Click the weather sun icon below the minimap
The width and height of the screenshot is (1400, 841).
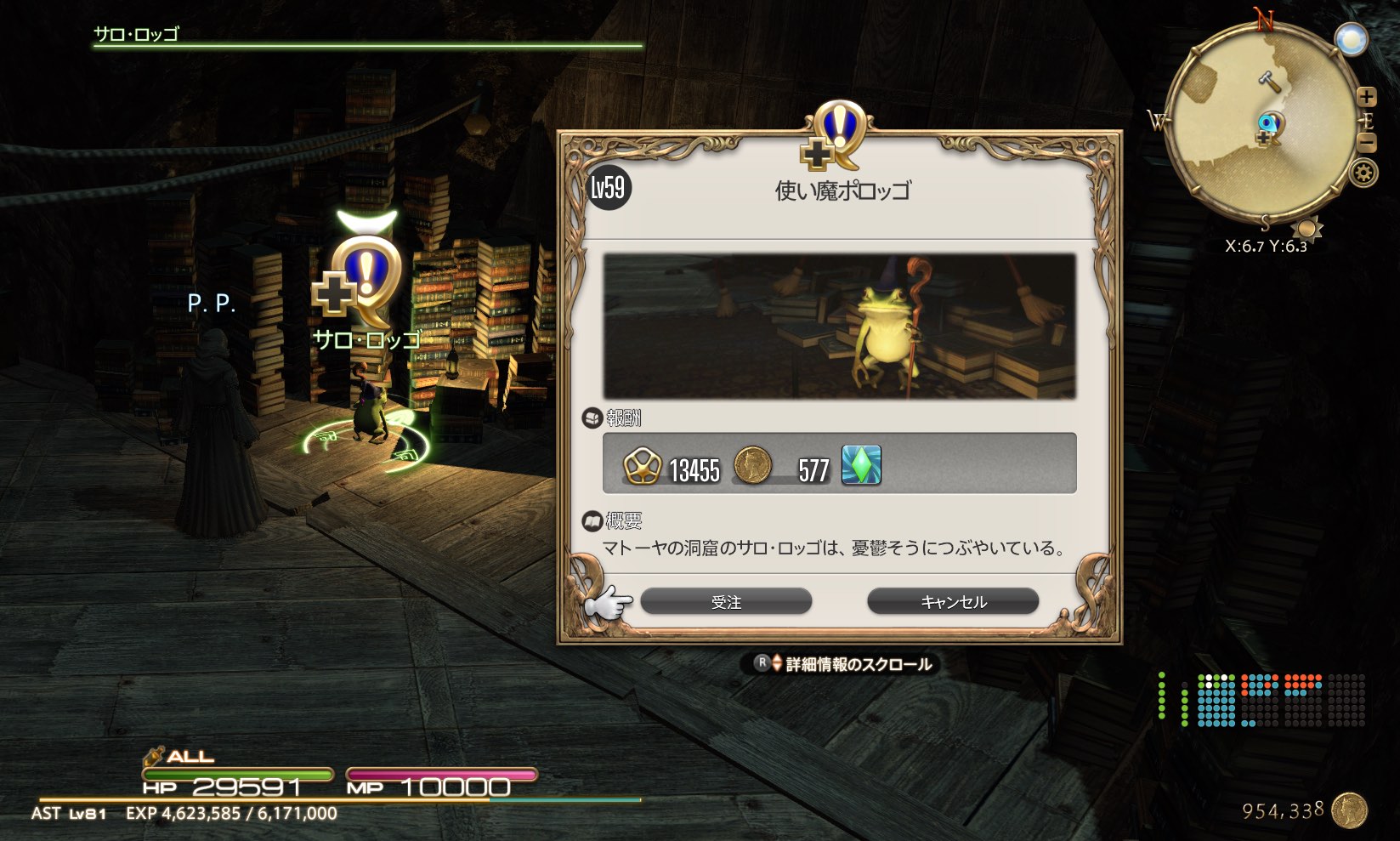[x=1309, y=226]
